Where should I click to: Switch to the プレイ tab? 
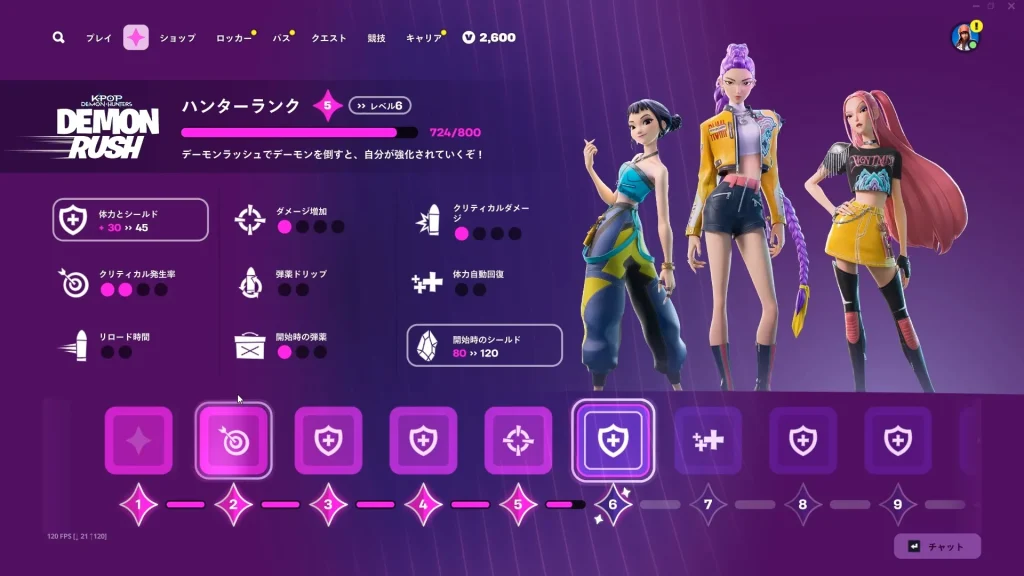[x=98, y=38]
